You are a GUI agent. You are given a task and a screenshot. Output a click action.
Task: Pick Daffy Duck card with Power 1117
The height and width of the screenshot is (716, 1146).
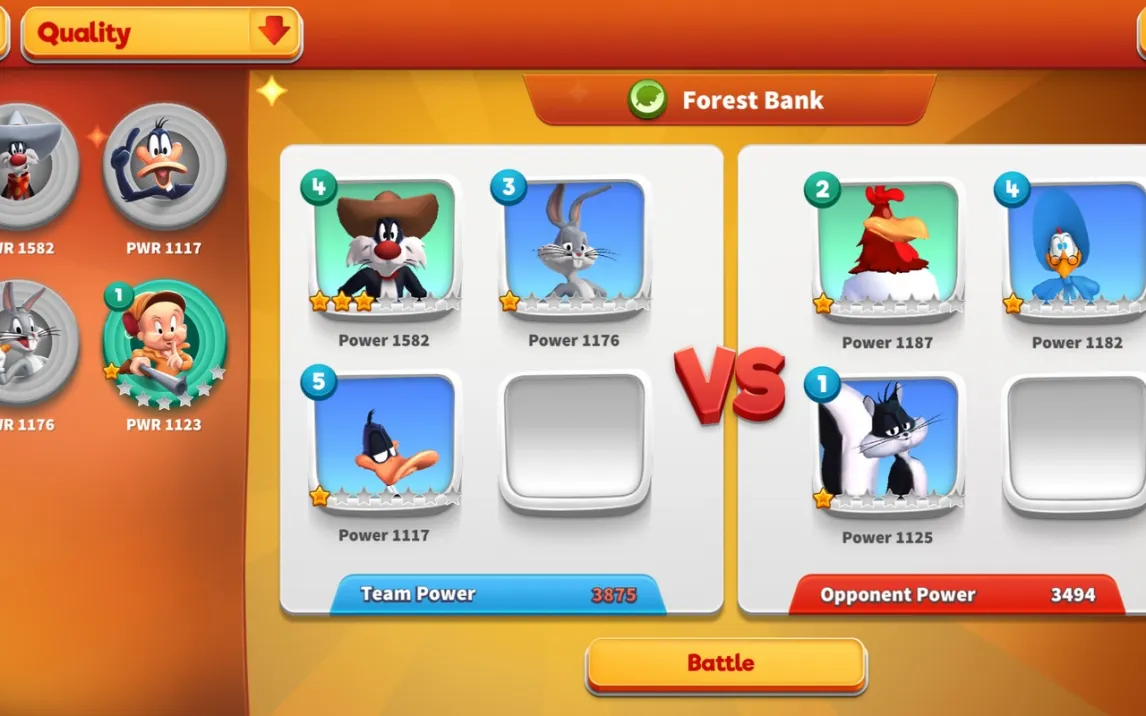pyautogui.click(x=384, y=437)
